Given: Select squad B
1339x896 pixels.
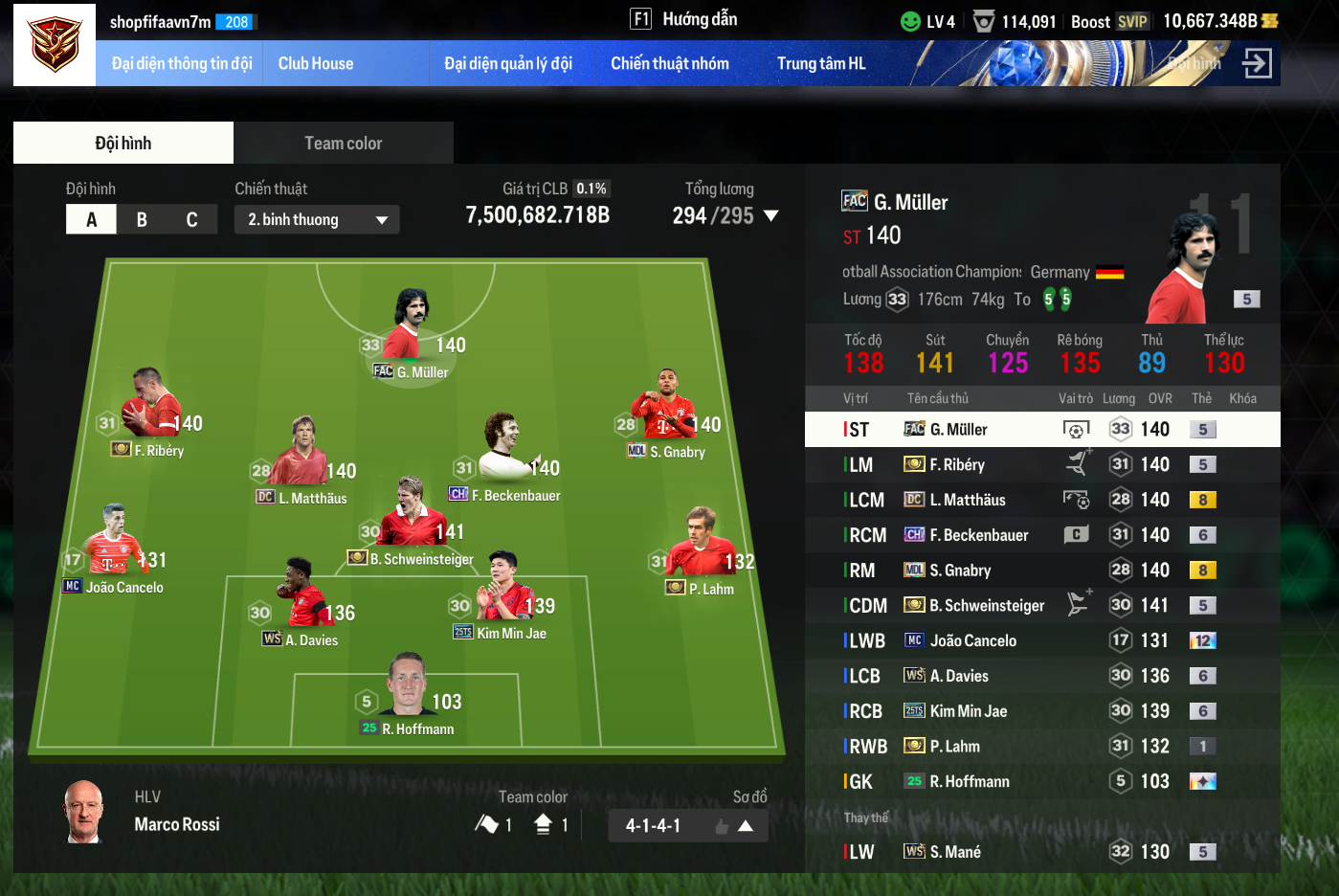Looking at the screenshot, I should pos(142,219).
